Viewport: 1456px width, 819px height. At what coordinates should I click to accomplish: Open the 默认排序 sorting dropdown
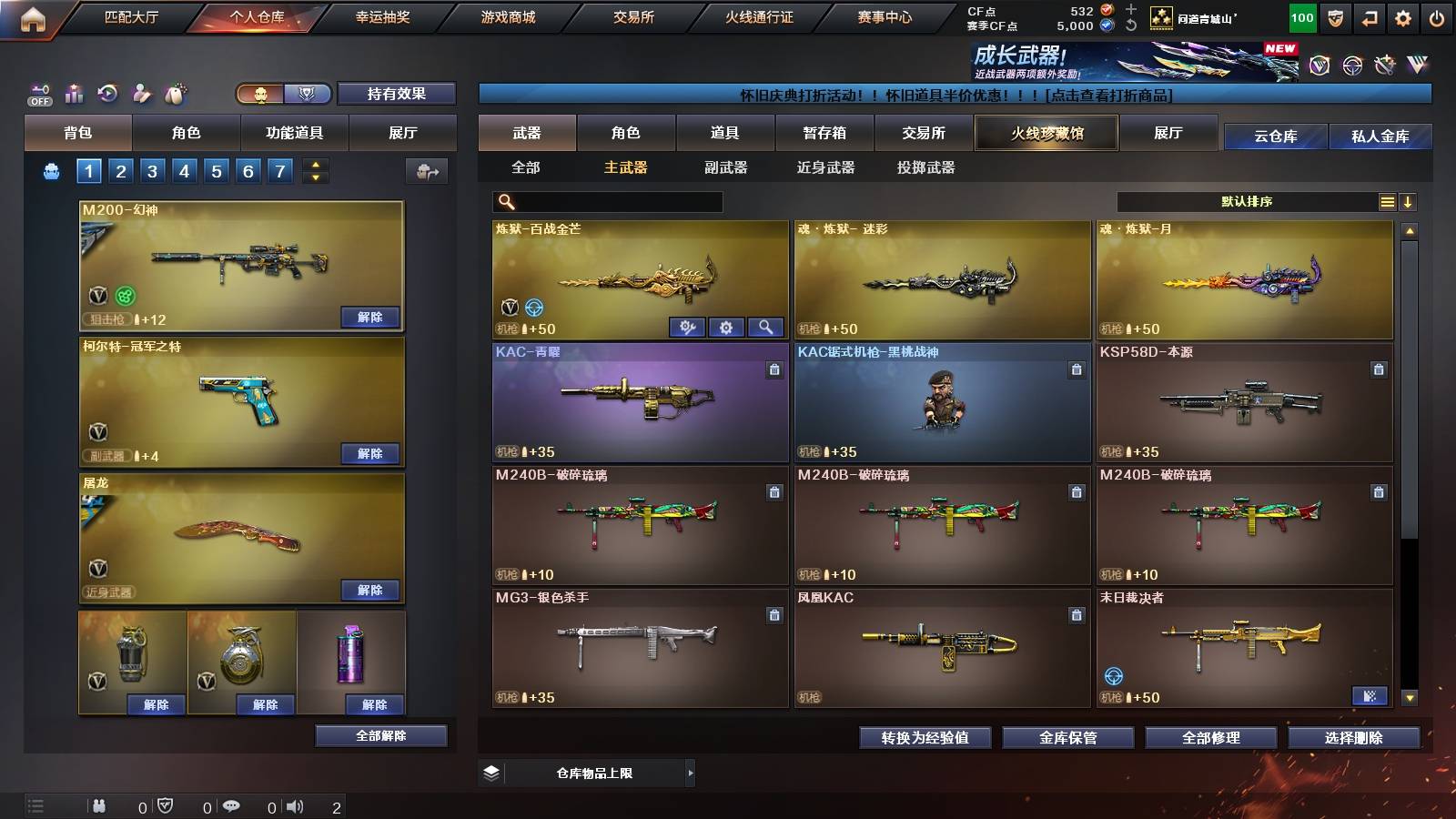pyautogui.click(x=1247, y=201)
